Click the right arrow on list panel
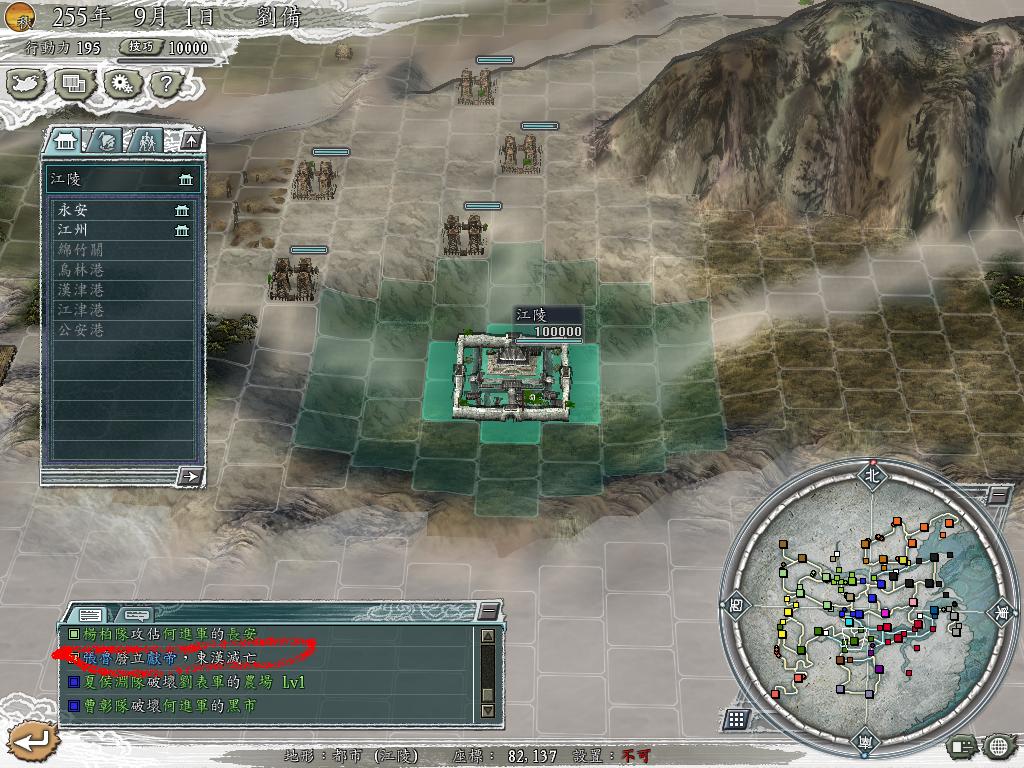Viewport: 1024px width, 768px height. click(x=189, y=476)
